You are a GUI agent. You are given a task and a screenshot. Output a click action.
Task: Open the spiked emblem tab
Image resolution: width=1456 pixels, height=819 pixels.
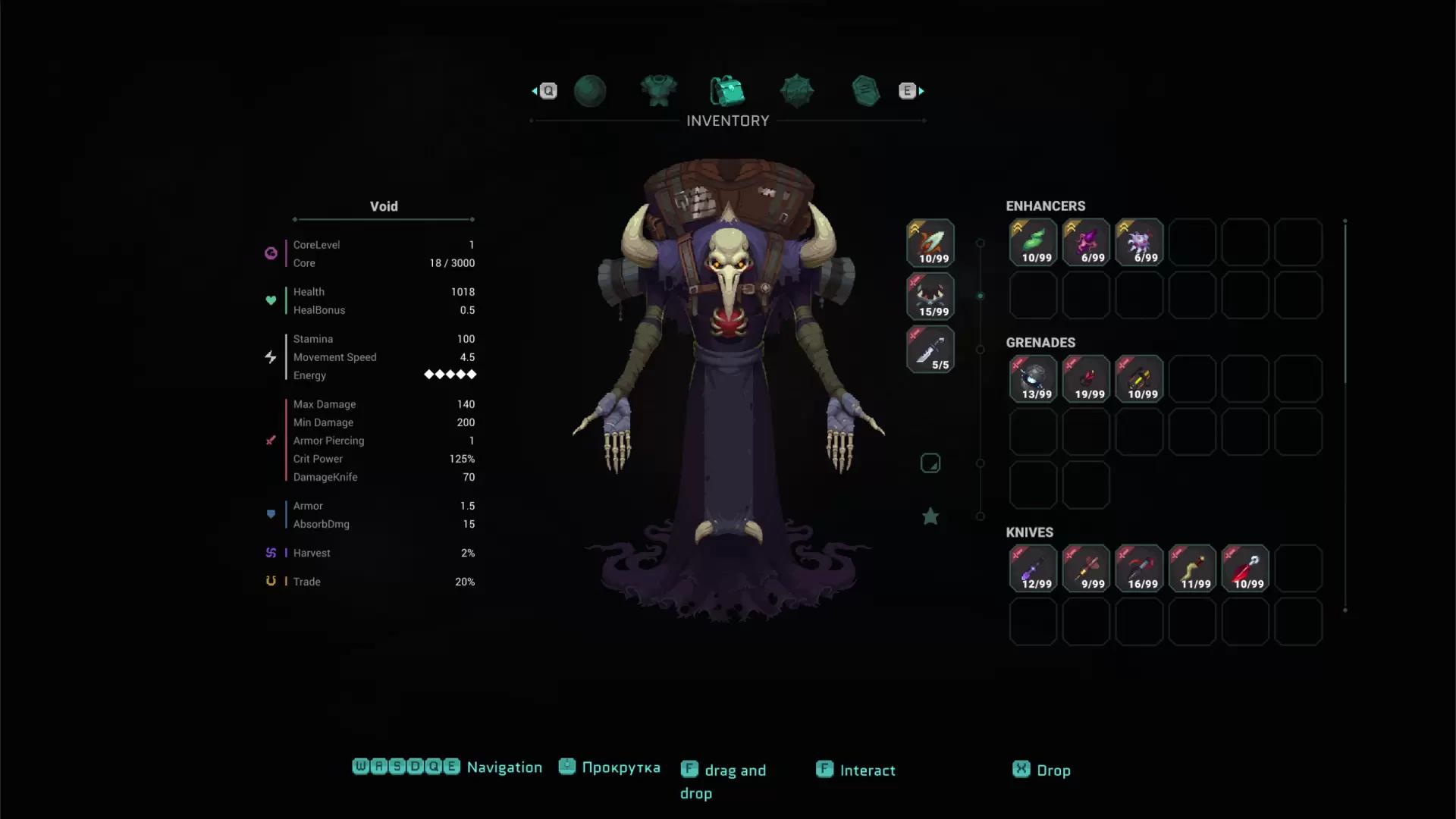(796, 91)
